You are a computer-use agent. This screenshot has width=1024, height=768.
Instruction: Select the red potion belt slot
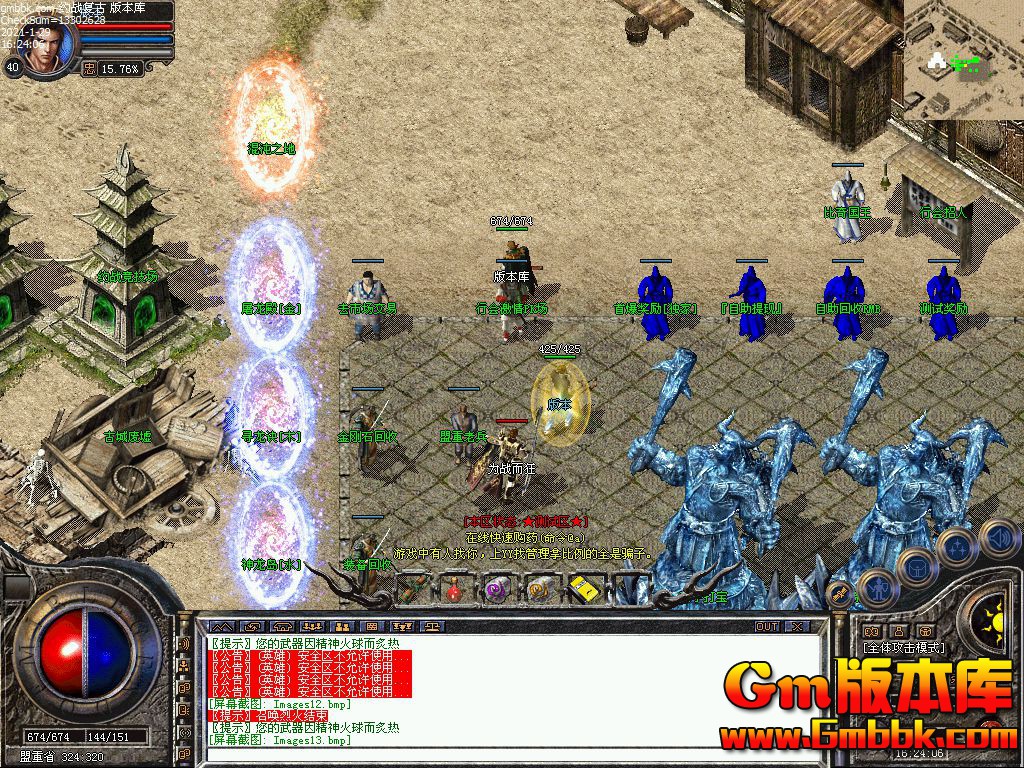point(454,590)
